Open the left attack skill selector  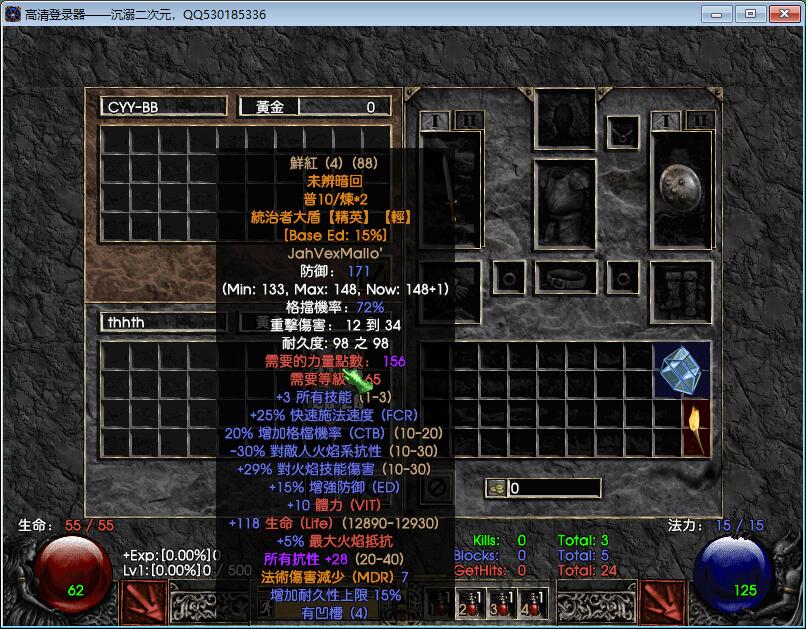(140, 602)
